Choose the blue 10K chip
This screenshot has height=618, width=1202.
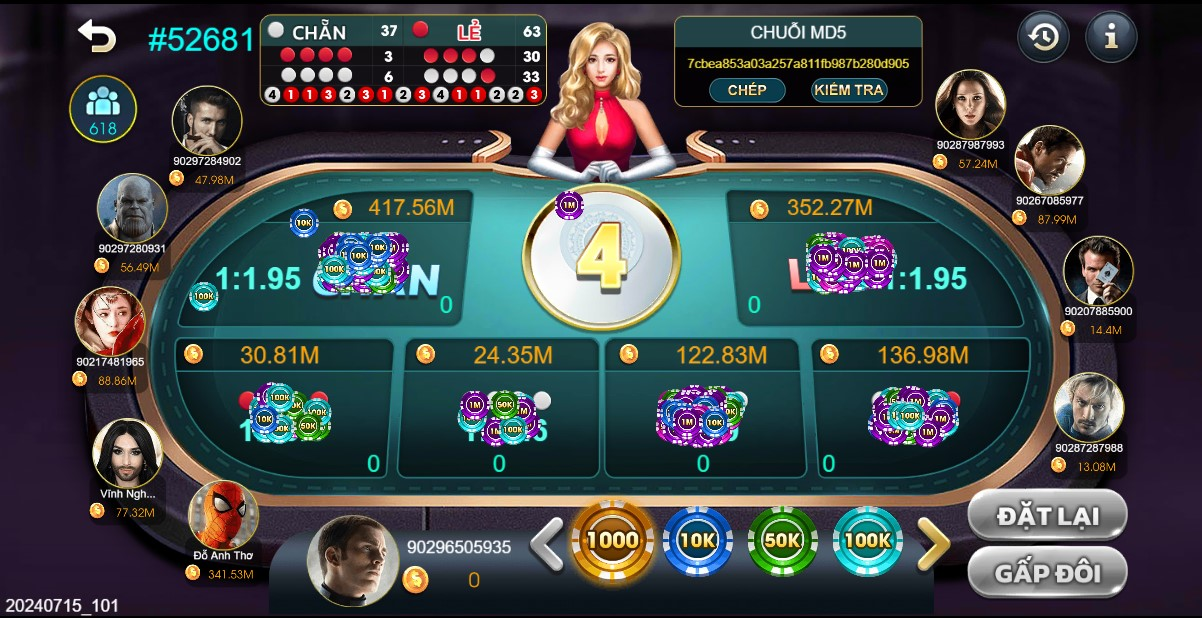point(697,540)
